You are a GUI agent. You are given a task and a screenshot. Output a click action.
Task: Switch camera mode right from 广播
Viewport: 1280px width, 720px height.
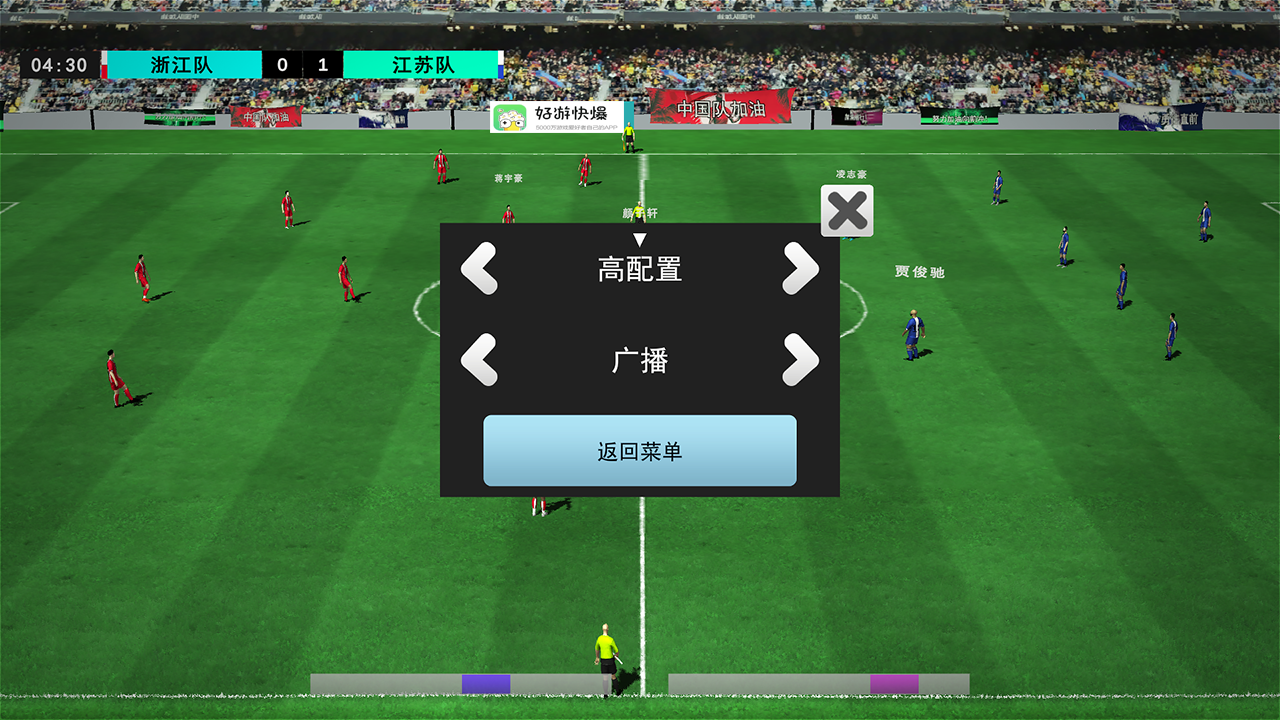point(801,360)
